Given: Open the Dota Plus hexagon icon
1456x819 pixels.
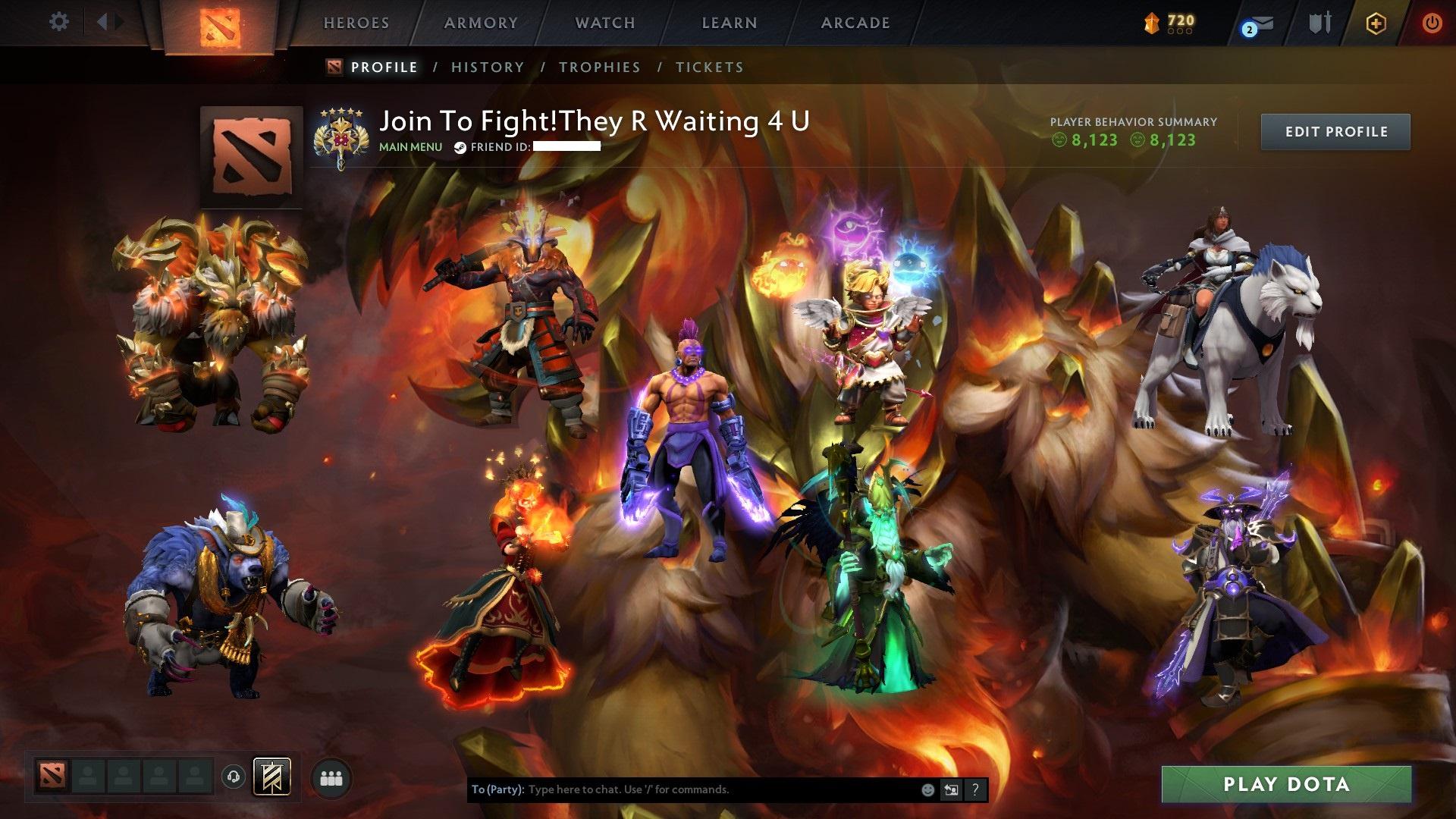Looking at the screenshot, I should (1376, 23).
